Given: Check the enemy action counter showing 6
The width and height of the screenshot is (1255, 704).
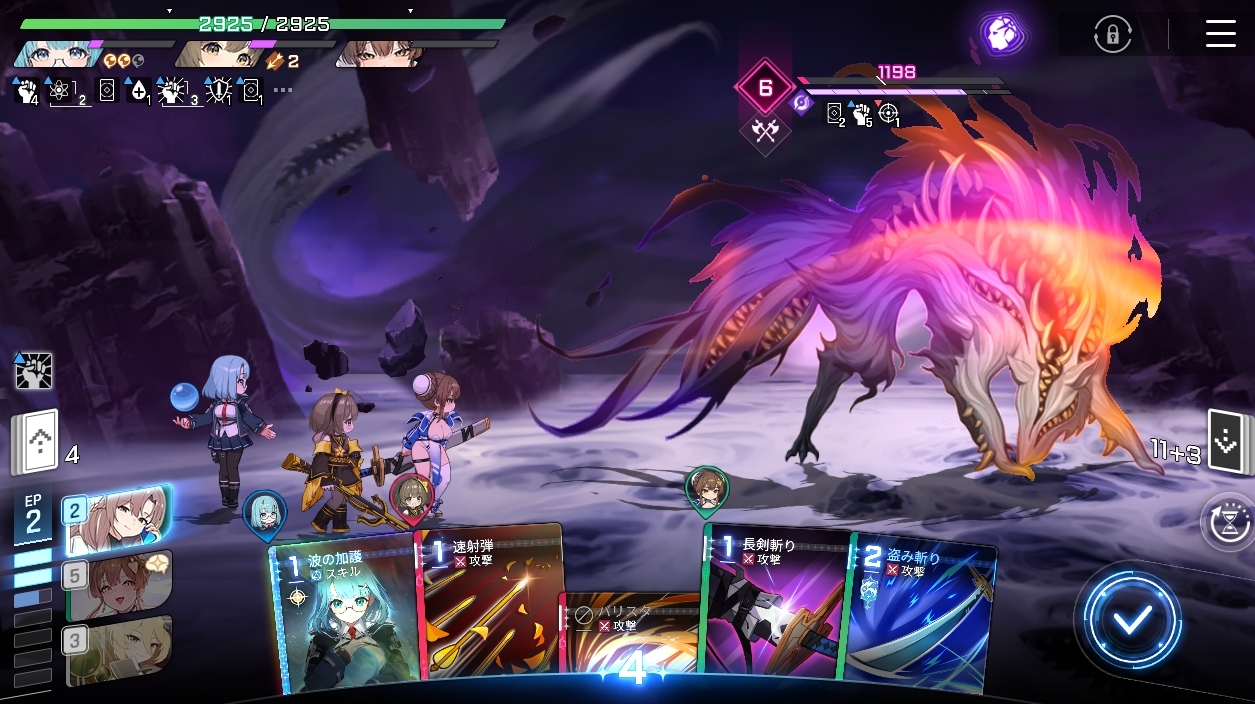Looking at the screenshot, I should coord(765,87).
